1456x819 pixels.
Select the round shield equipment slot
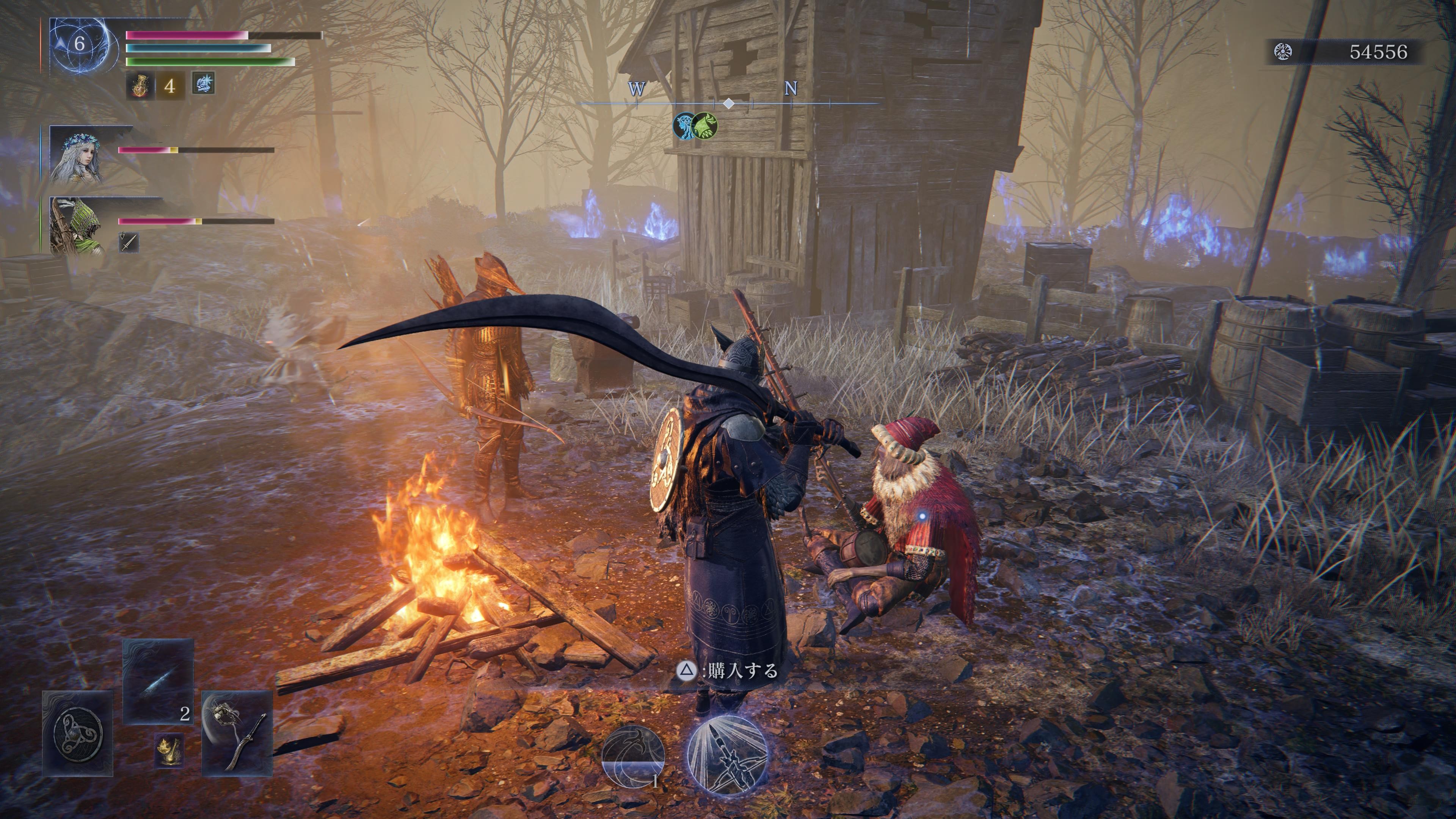(x=77, y=733)
